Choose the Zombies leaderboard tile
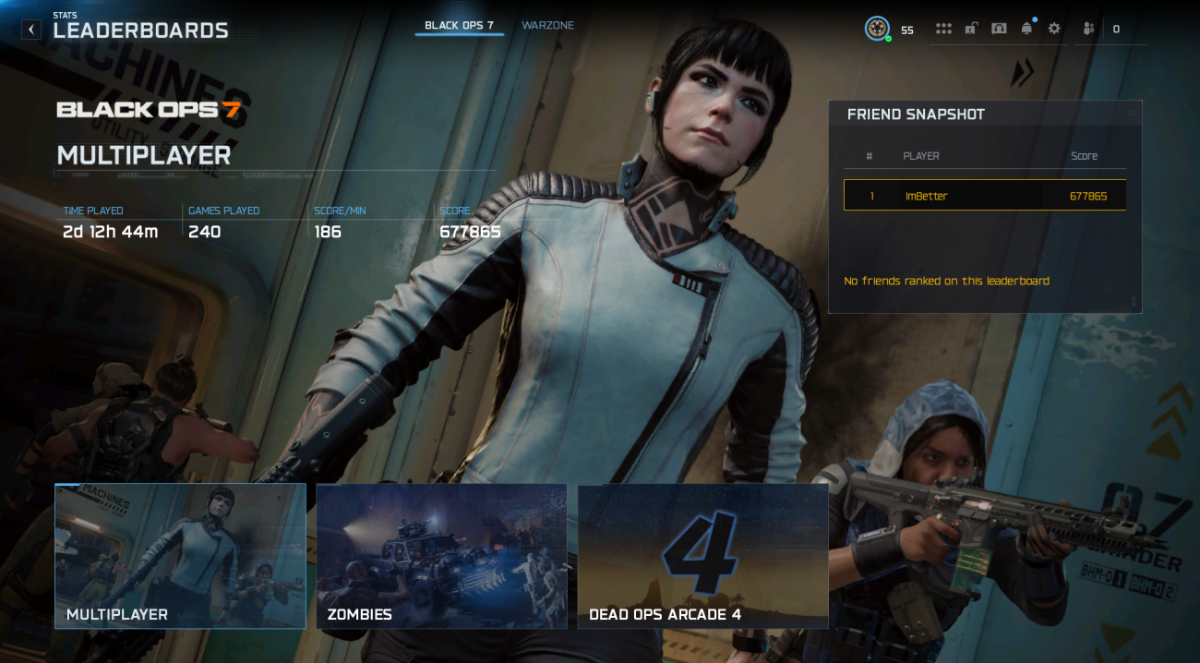Screen dimensions: 1200x663 (442, 556)
